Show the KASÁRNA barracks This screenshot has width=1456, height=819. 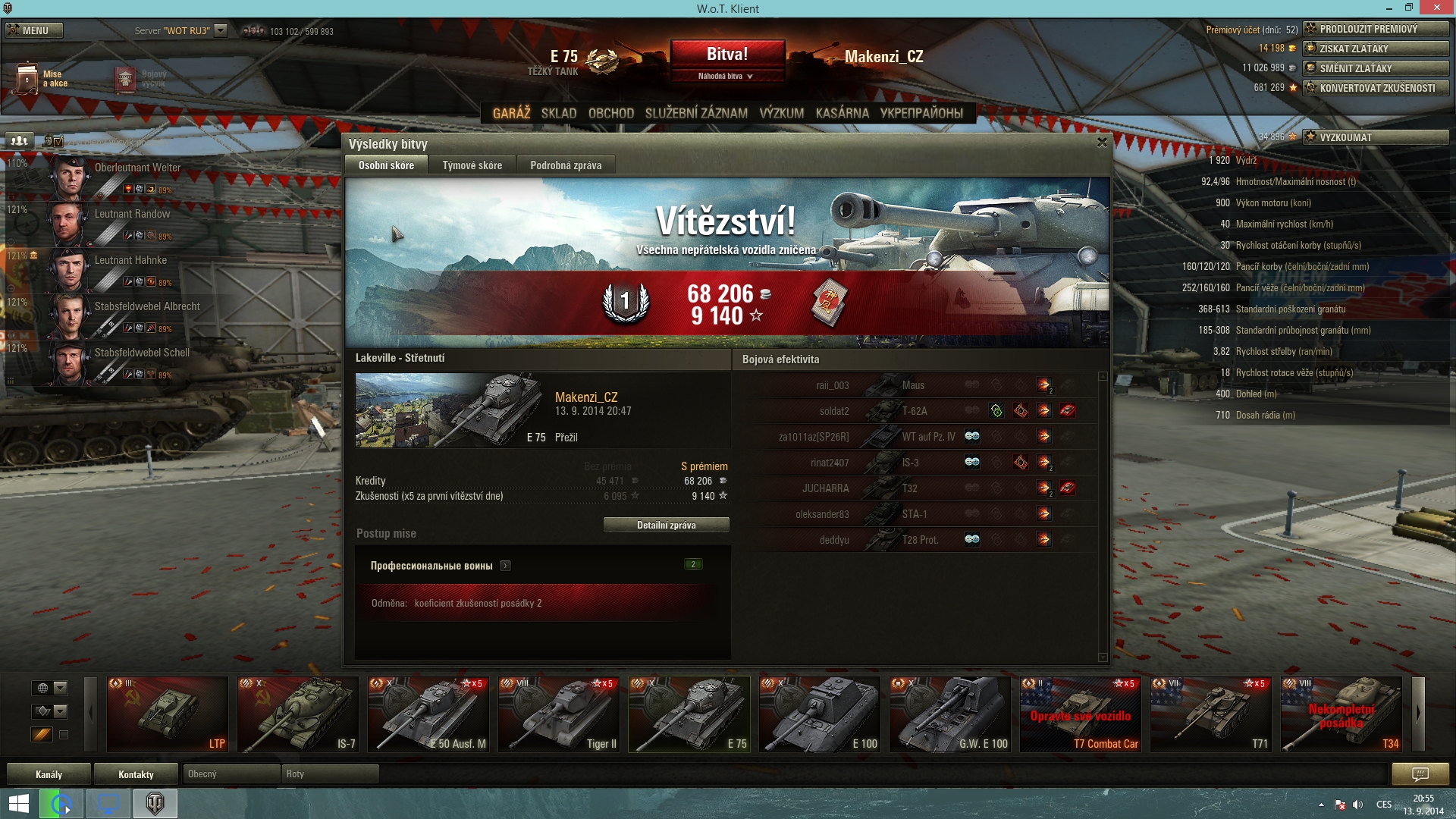(x=842, y=113)
